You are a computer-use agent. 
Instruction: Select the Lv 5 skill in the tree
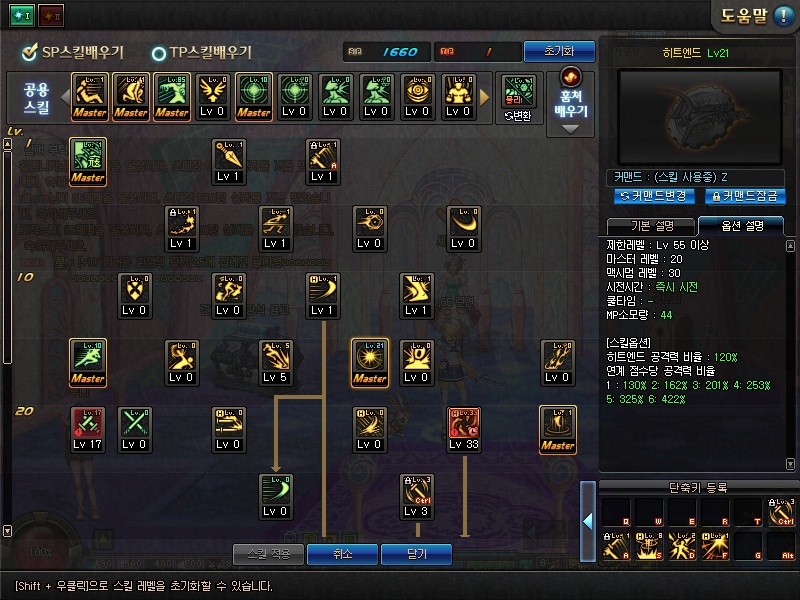click(x=275, y=357)
